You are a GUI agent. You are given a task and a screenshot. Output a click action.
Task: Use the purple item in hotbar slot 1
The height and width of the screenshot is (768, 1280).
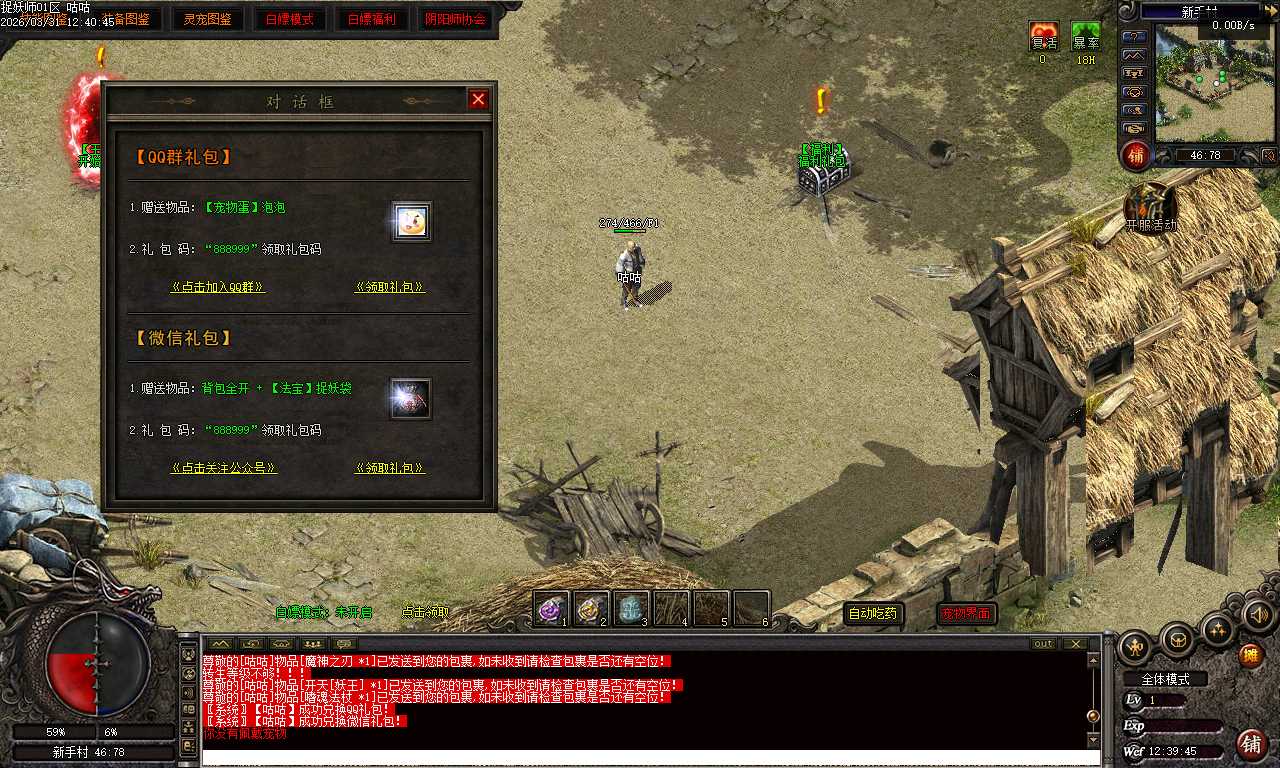tap(550, 608)
